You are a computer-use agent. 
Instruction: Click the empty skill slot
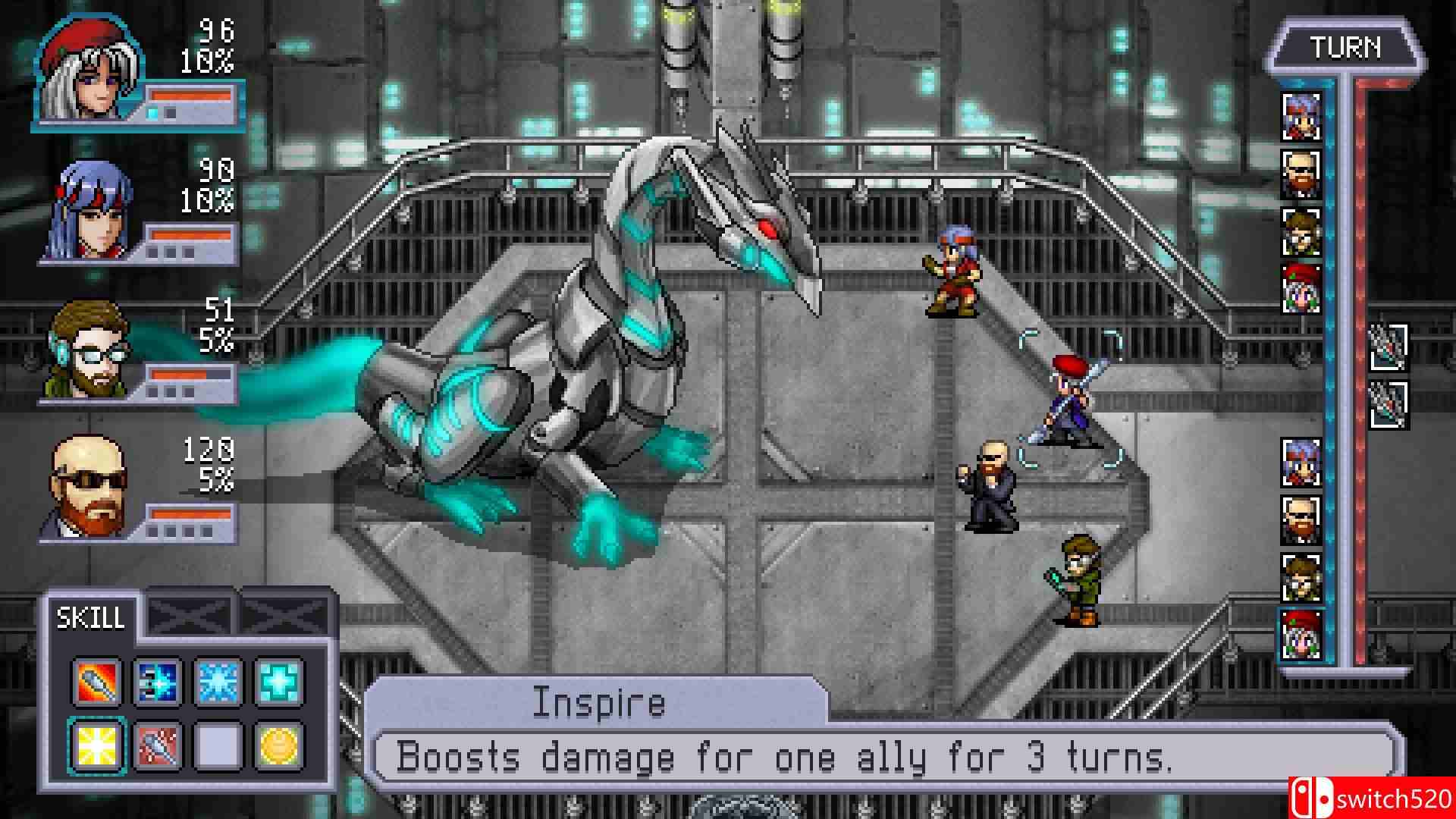pyautogui.click(x=218, y=745)
